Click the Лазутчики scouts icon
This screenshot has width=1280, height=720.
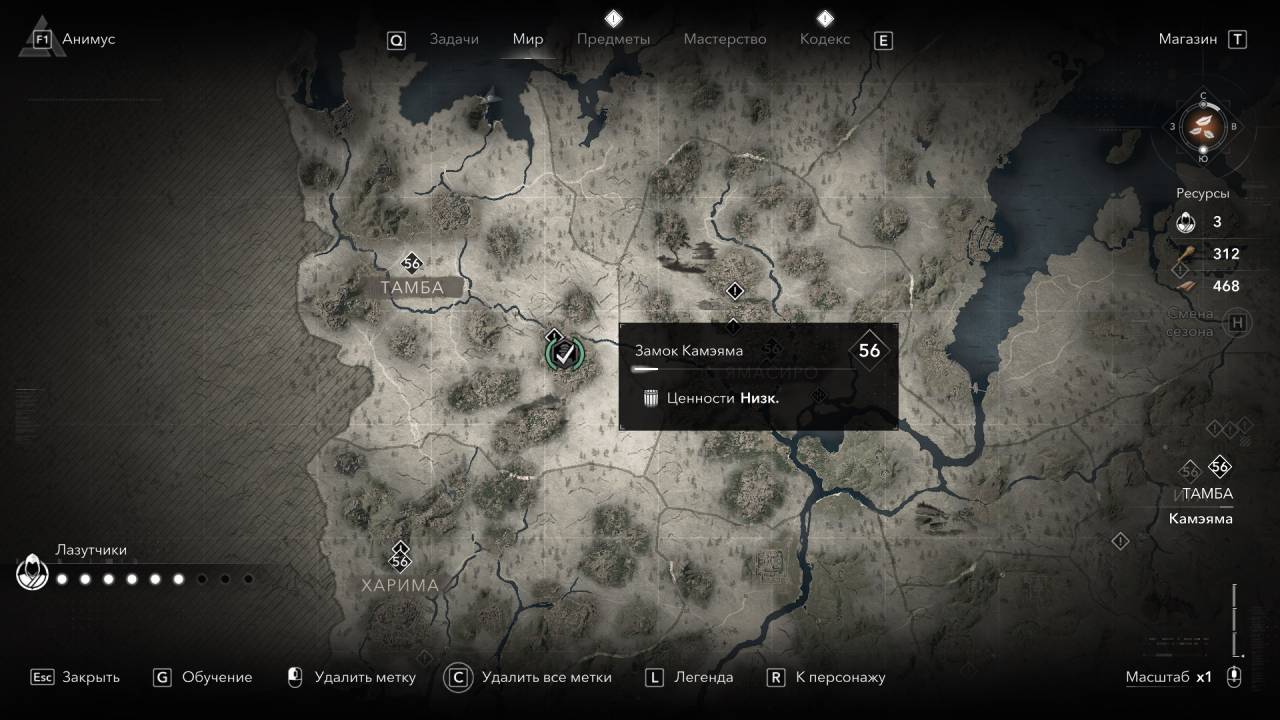[x=31, y=573]
